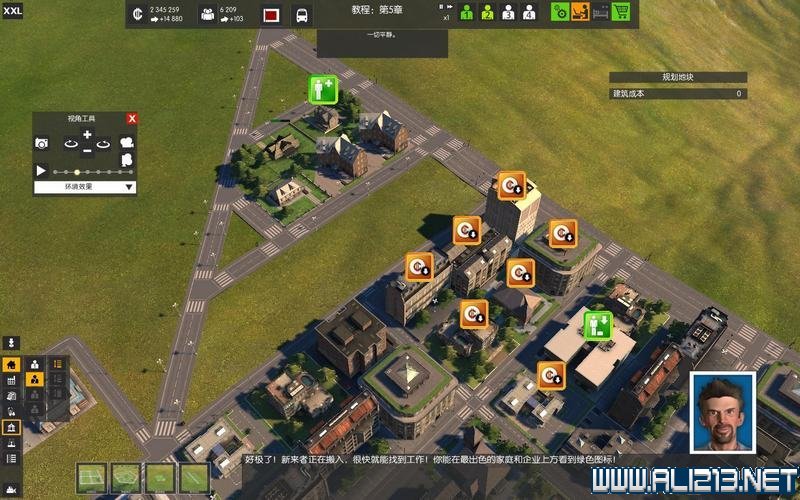Open the green gears settings icon

pos(561,13)
